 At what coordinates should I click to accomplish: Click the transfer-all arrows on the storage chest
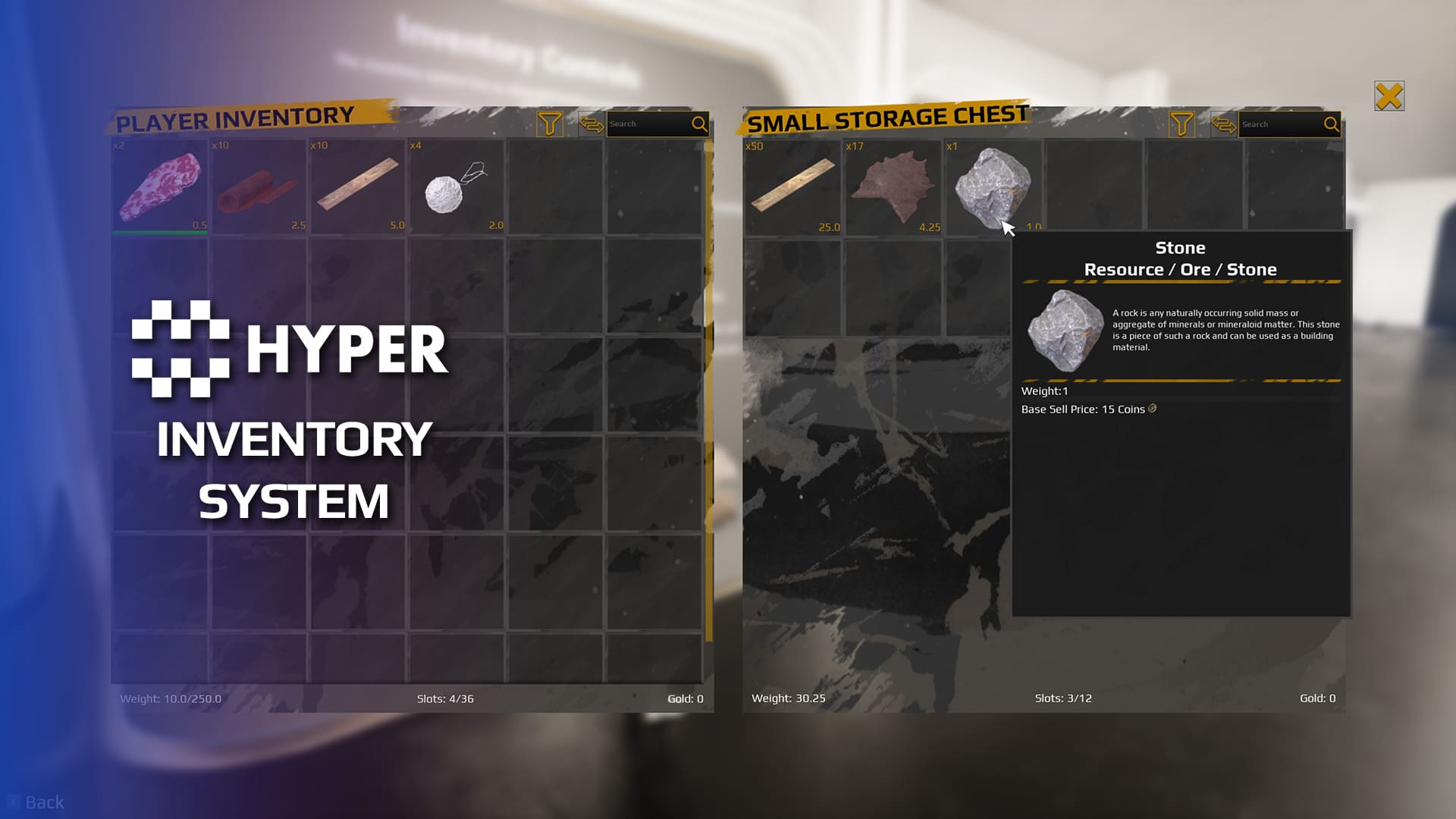tap(1222, 124)
